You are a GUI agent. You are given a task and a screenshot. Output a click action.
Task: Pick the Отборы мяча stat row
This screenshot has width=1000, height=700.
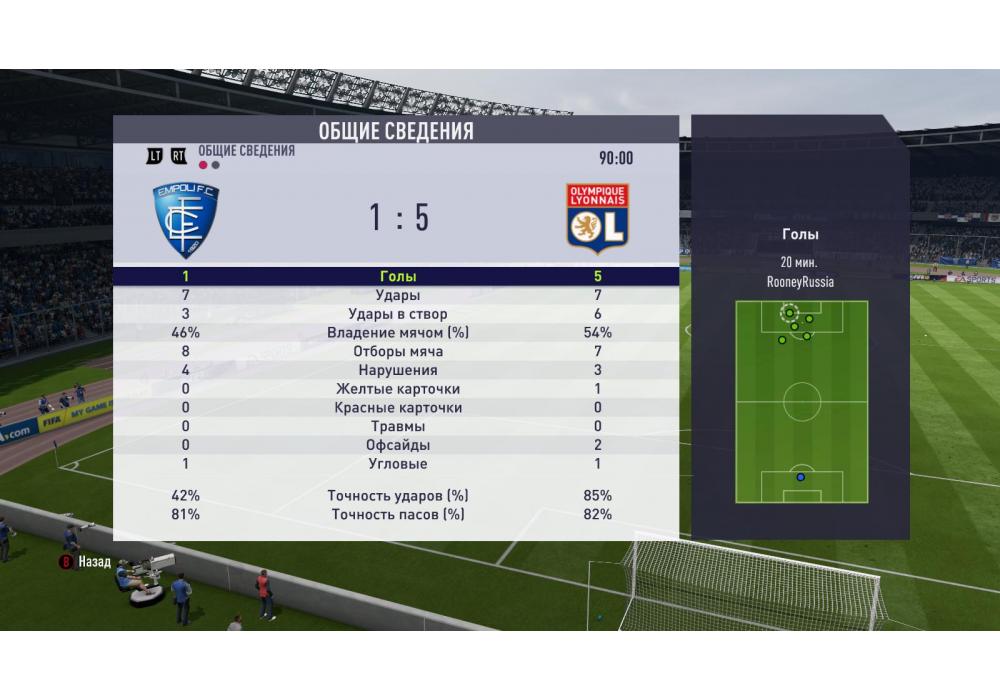click(396, 352)
